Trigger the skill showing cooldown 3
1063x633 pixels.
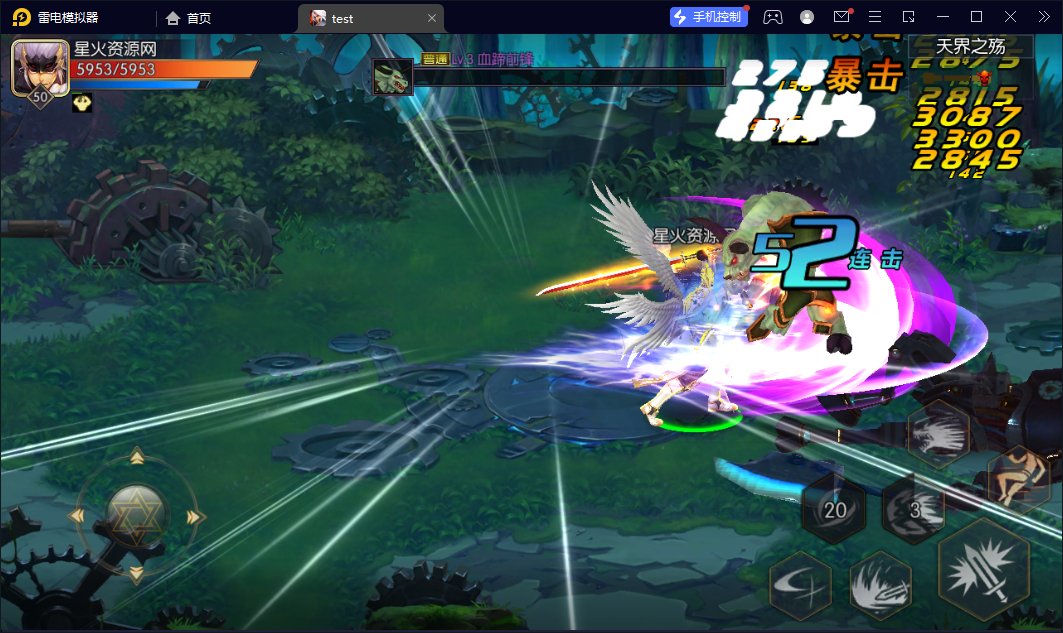point(913,509)
